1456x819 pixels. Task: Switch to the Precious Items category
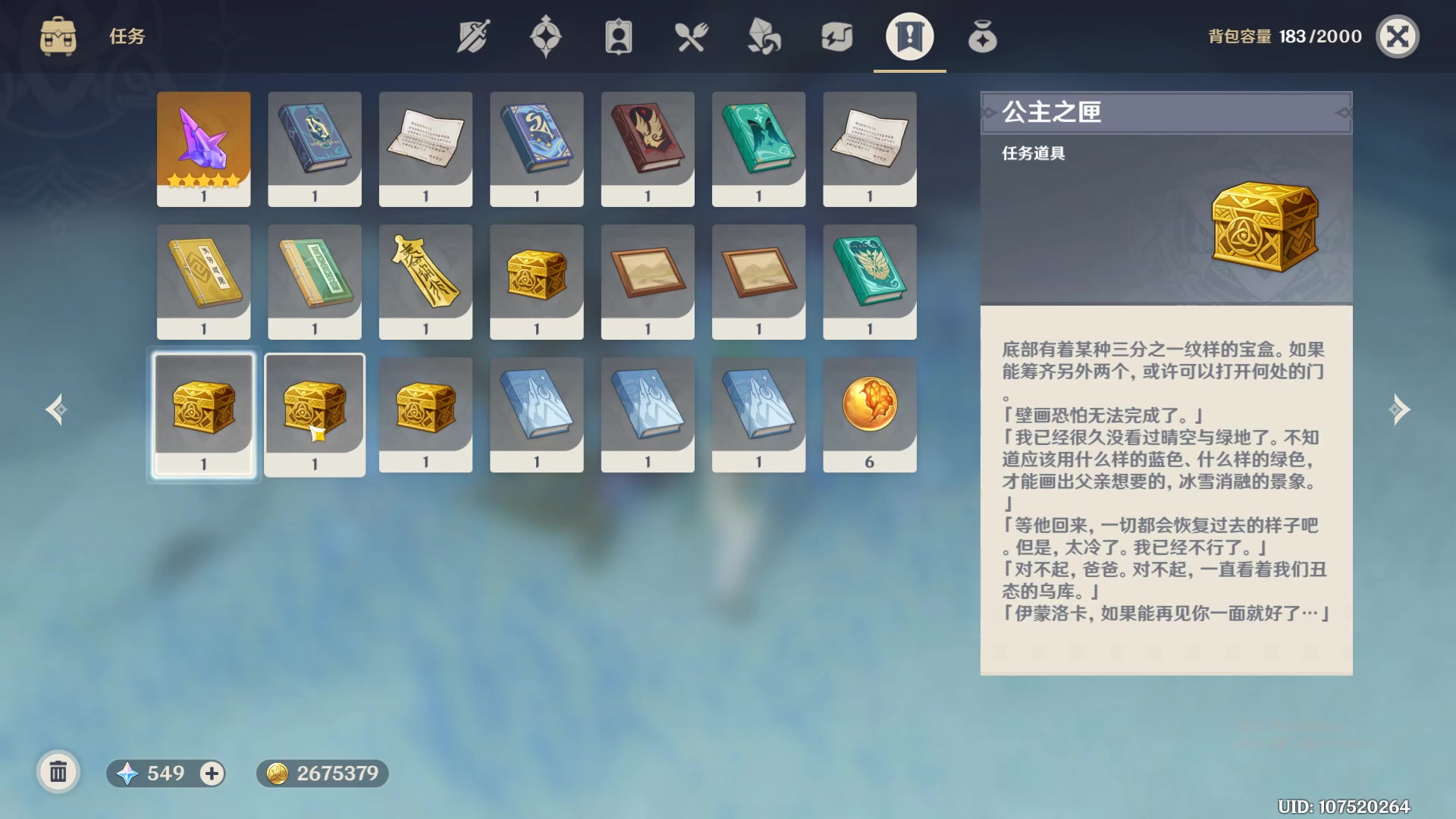tap(982, 36)
